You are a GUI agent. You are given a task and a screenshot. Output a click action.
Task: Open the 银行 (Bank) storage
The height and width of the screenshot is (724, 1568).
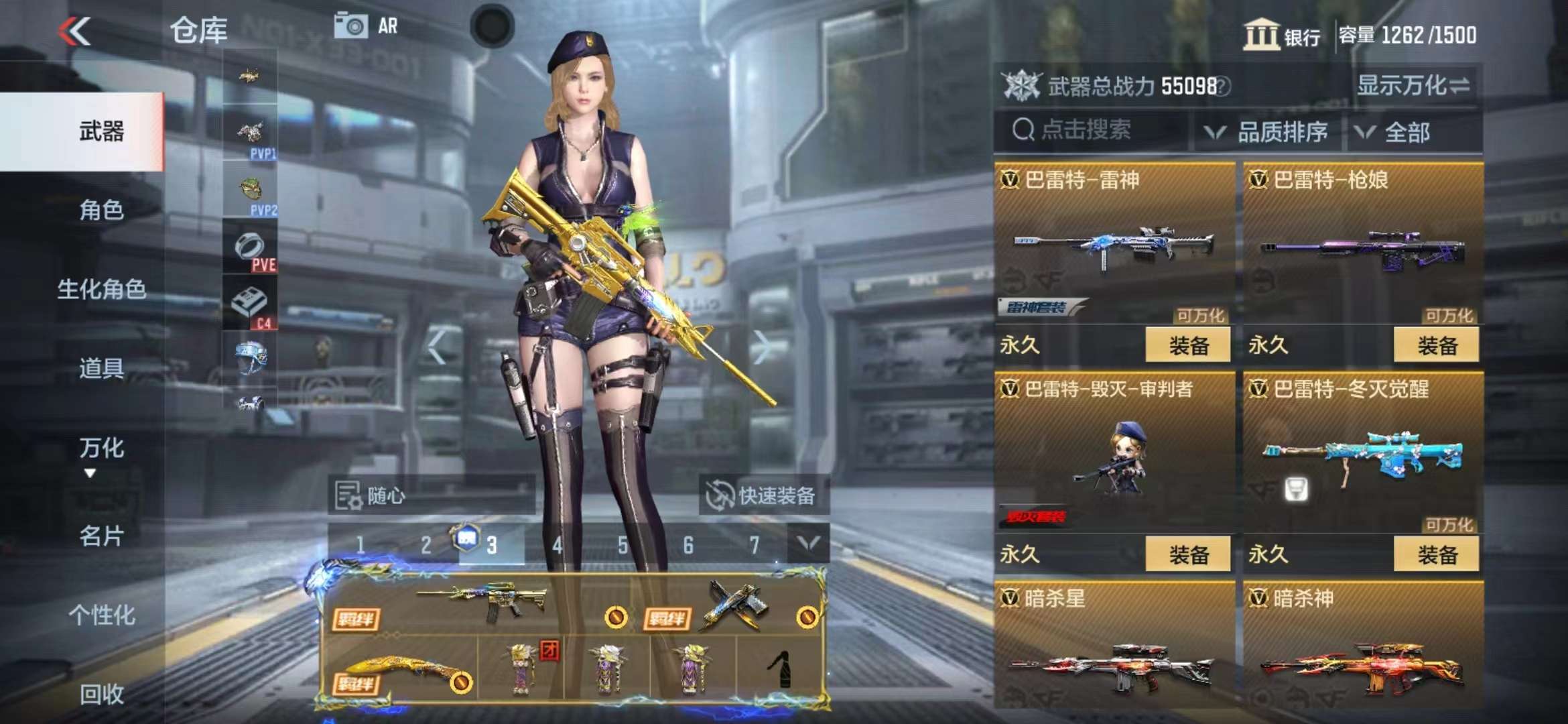1281,35
